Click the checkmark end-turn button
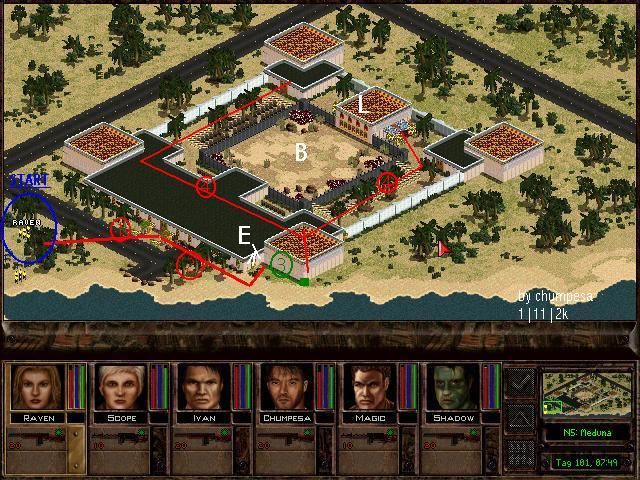 coord(520,381)
